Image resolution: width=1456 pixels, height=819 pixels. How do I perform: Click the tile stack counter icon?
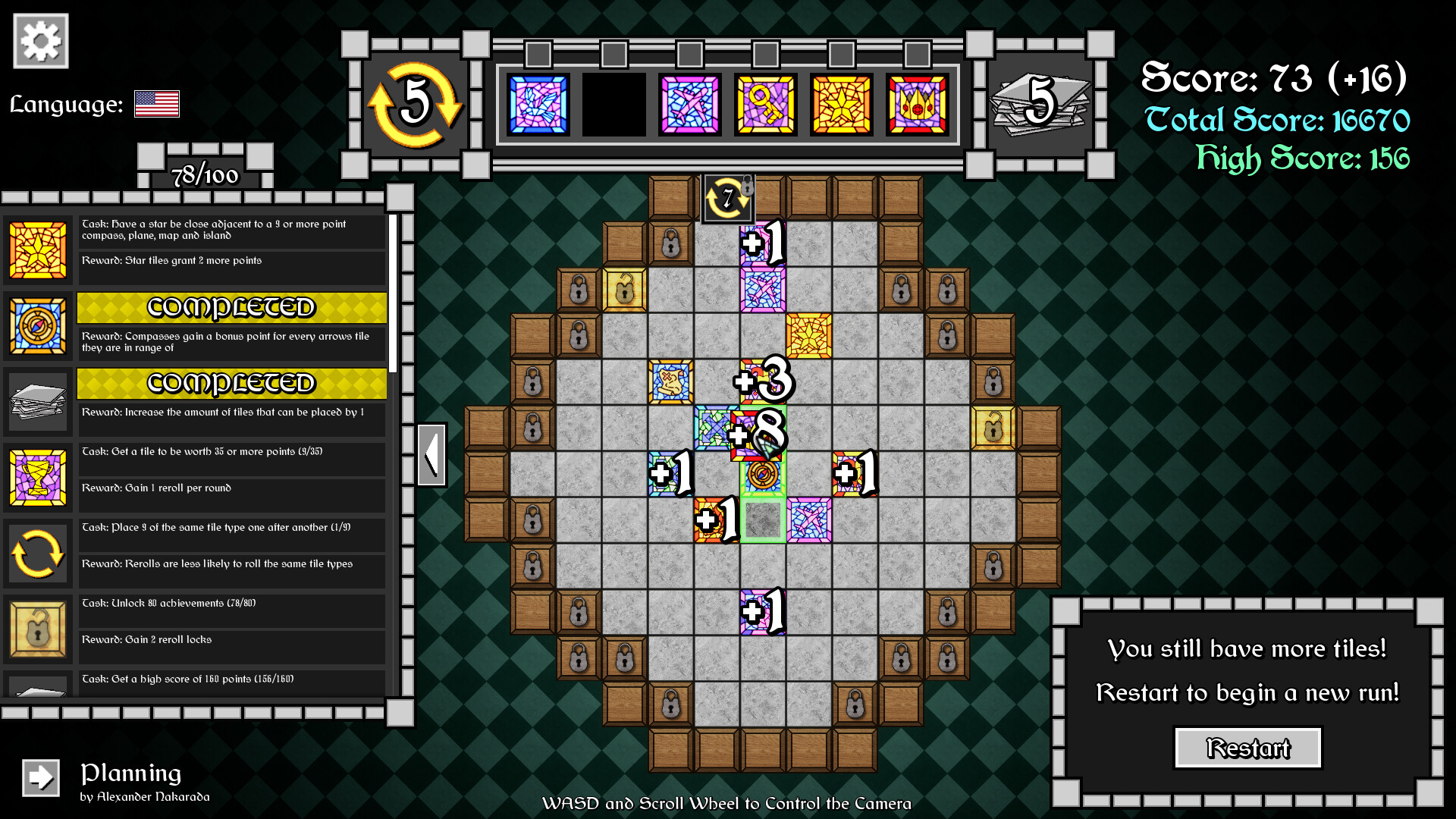point(1040,102)
